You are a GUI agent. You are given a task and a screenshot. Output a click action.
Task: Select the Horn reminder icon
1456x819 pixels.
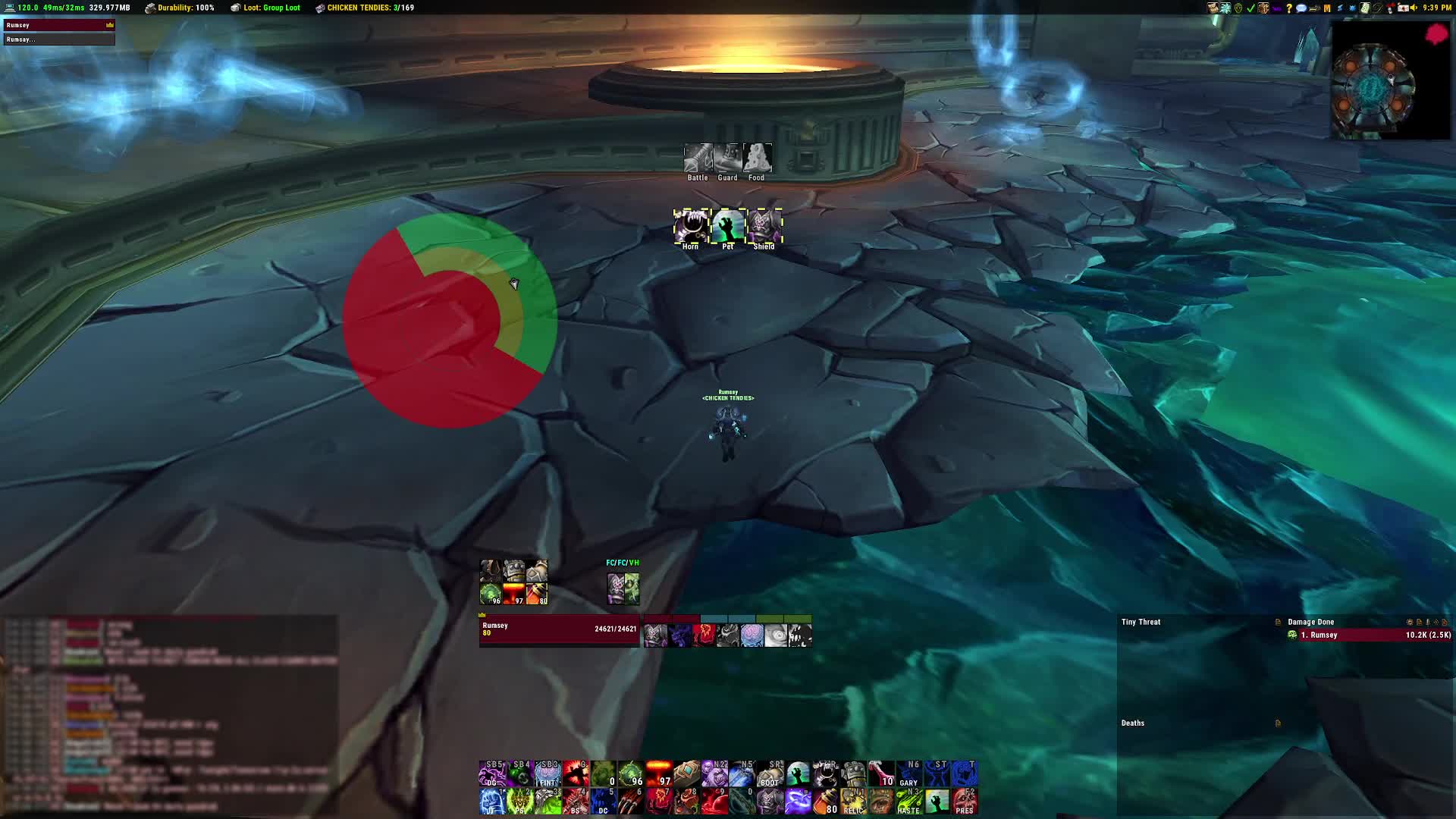(x=691, y=227)
